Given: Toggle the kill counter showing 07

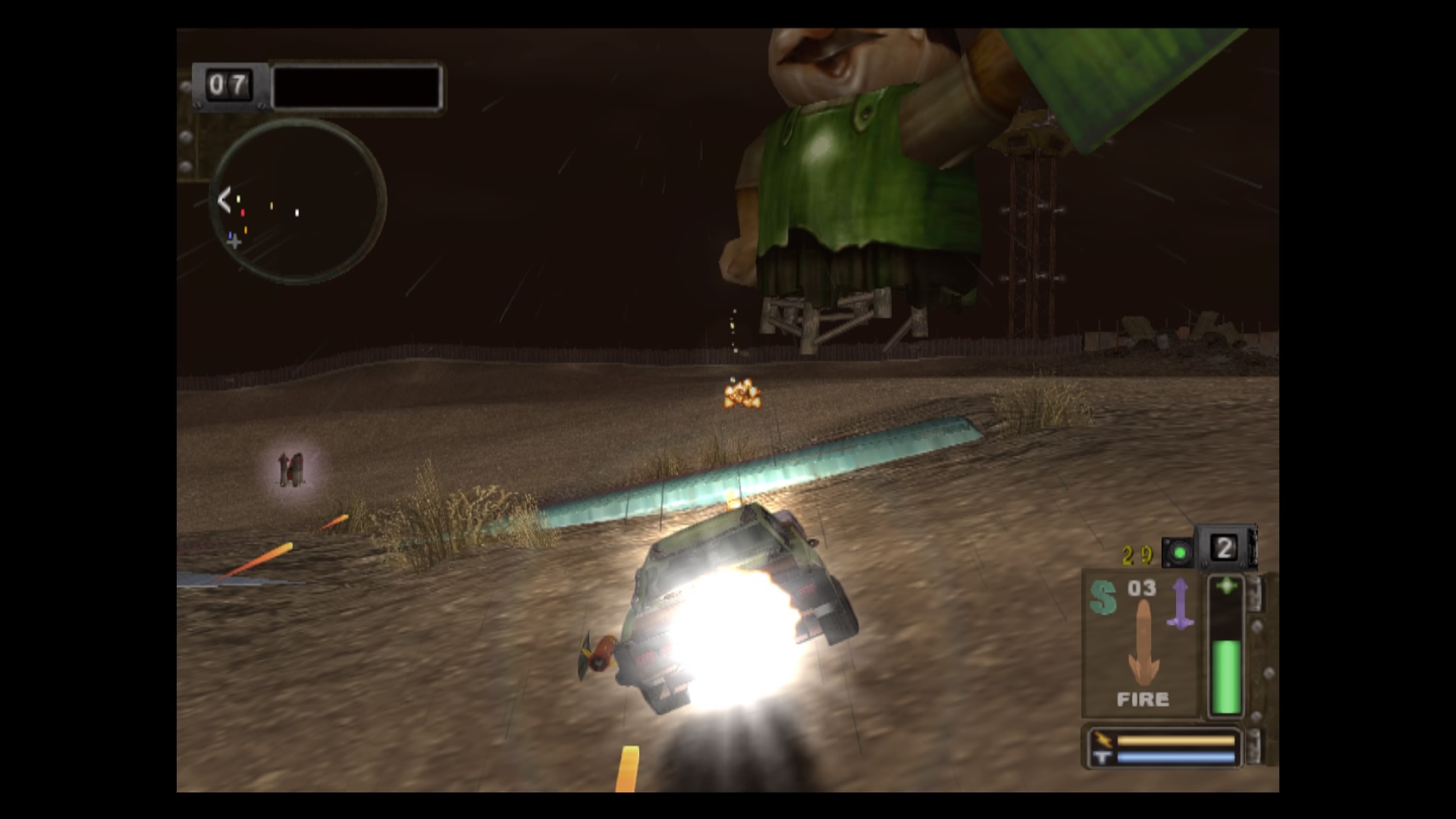Looking at the screenshot, I should [227, 85].
